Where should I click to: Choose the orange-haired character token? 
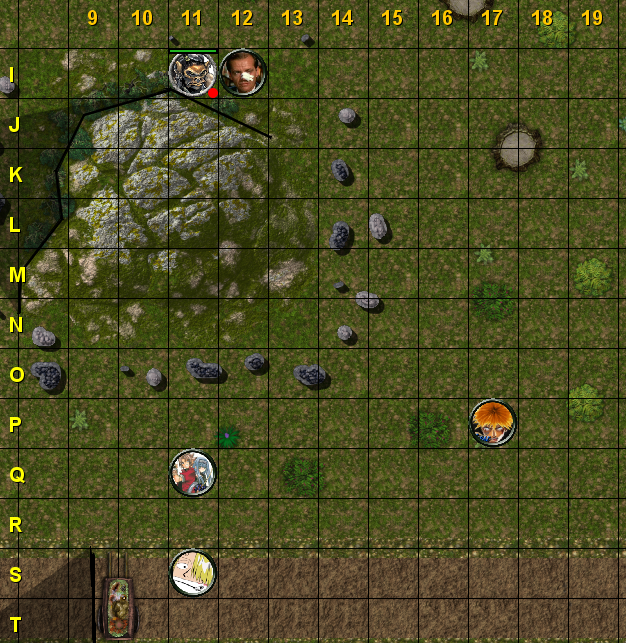coord(492,423)
